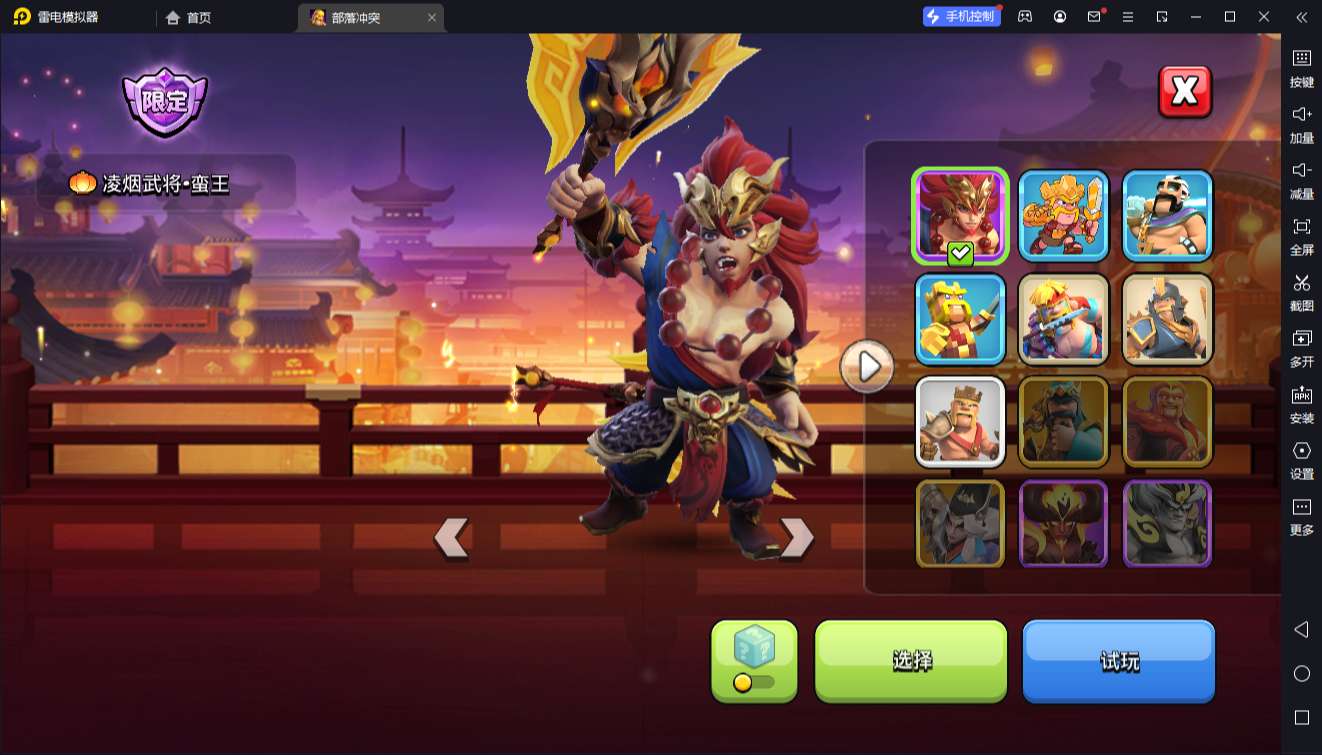
Task: Take a screenshot with the 截图 tool
Action: [x=1301, y=292]
